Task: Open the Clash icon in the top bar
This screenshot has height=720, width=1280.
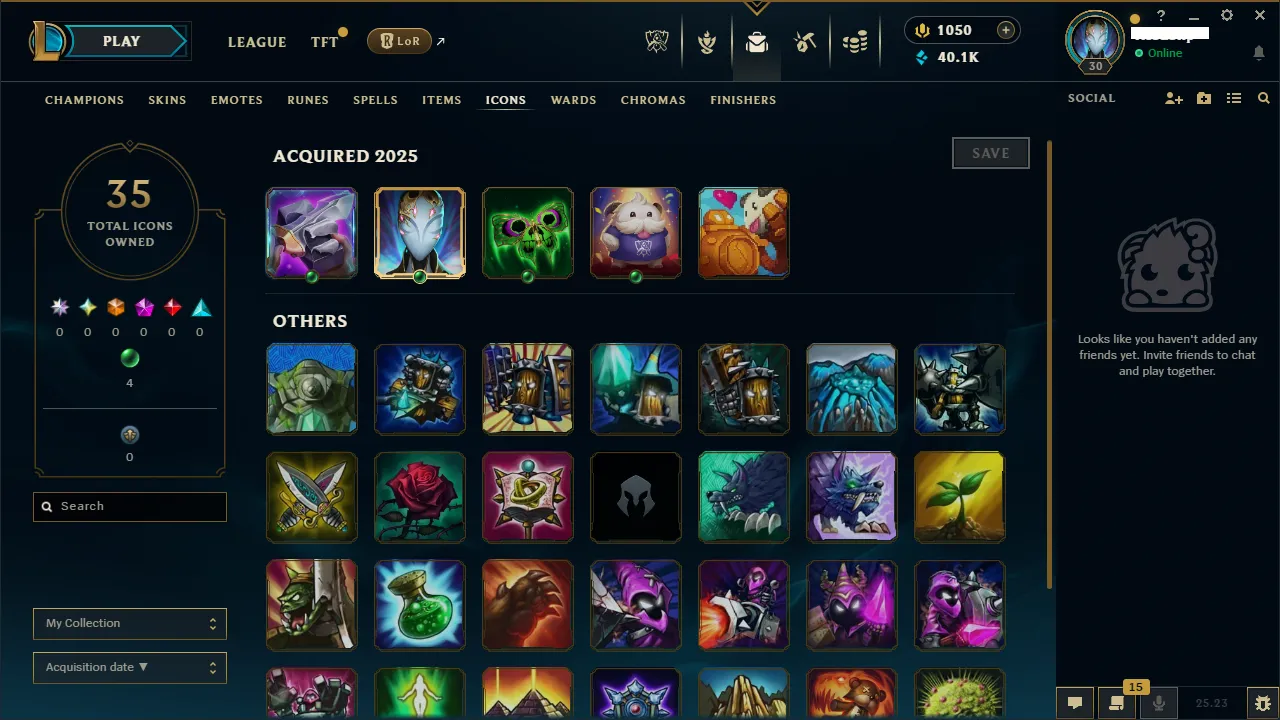Action: point(707,42)
